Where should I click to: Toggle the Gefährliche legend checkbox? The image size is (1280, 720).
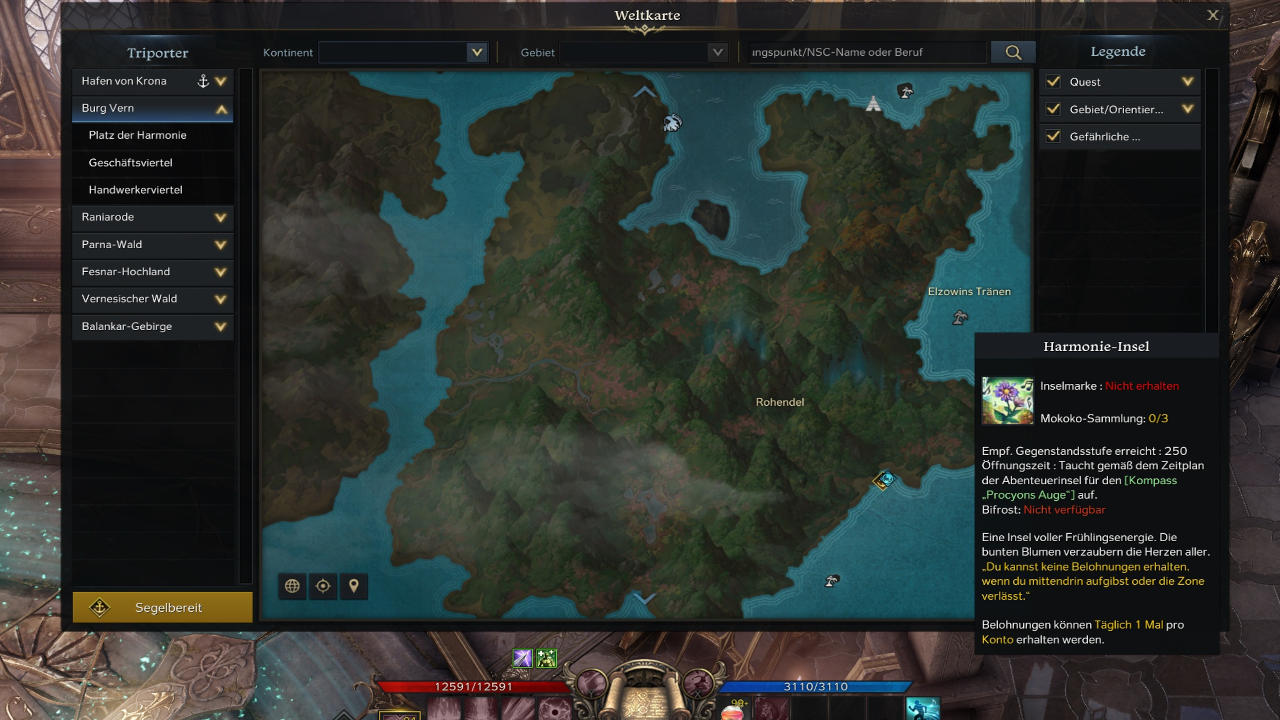[1053, 136]
